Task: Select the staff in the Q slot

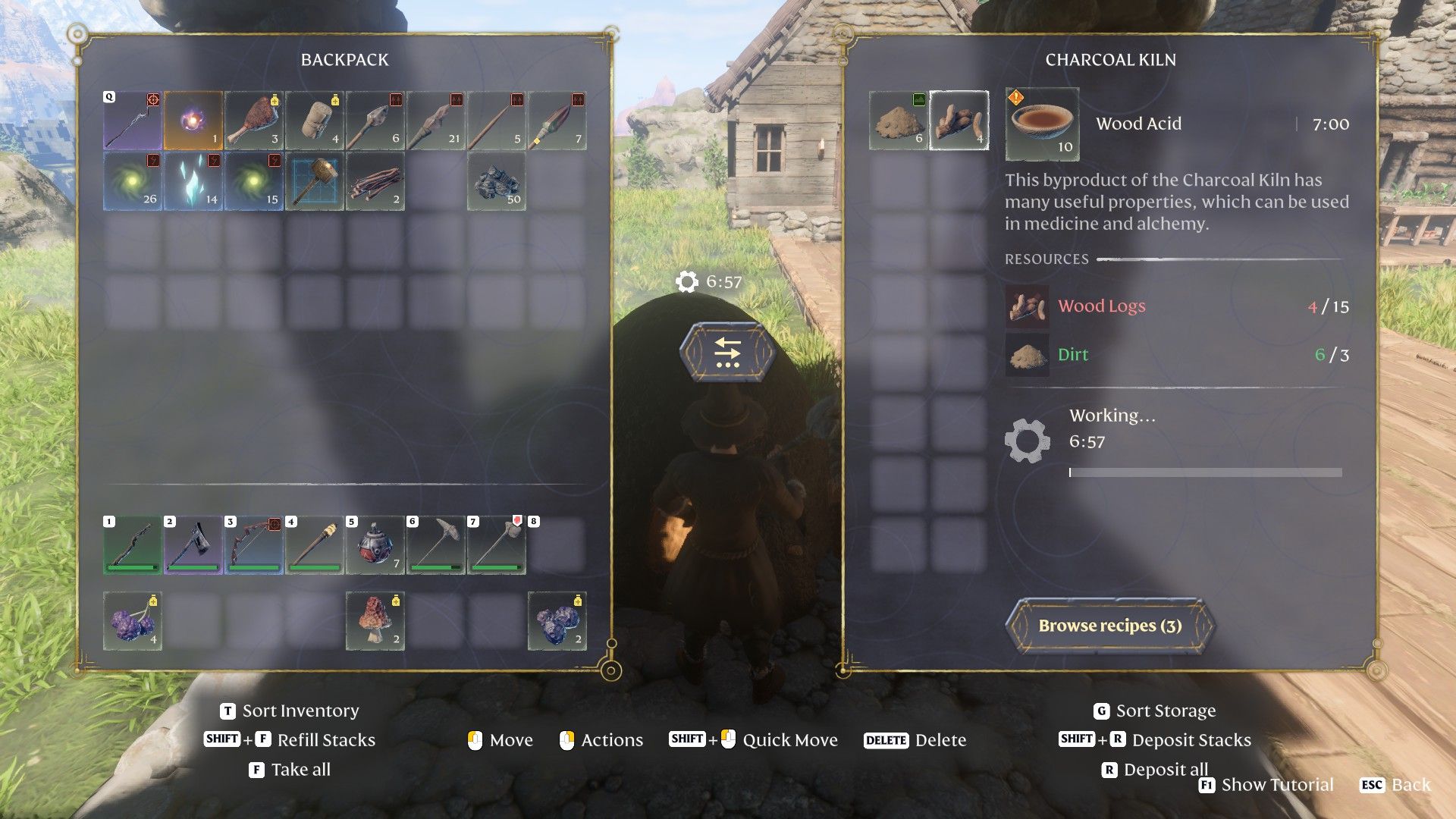Action: click(x=133, y=121)
